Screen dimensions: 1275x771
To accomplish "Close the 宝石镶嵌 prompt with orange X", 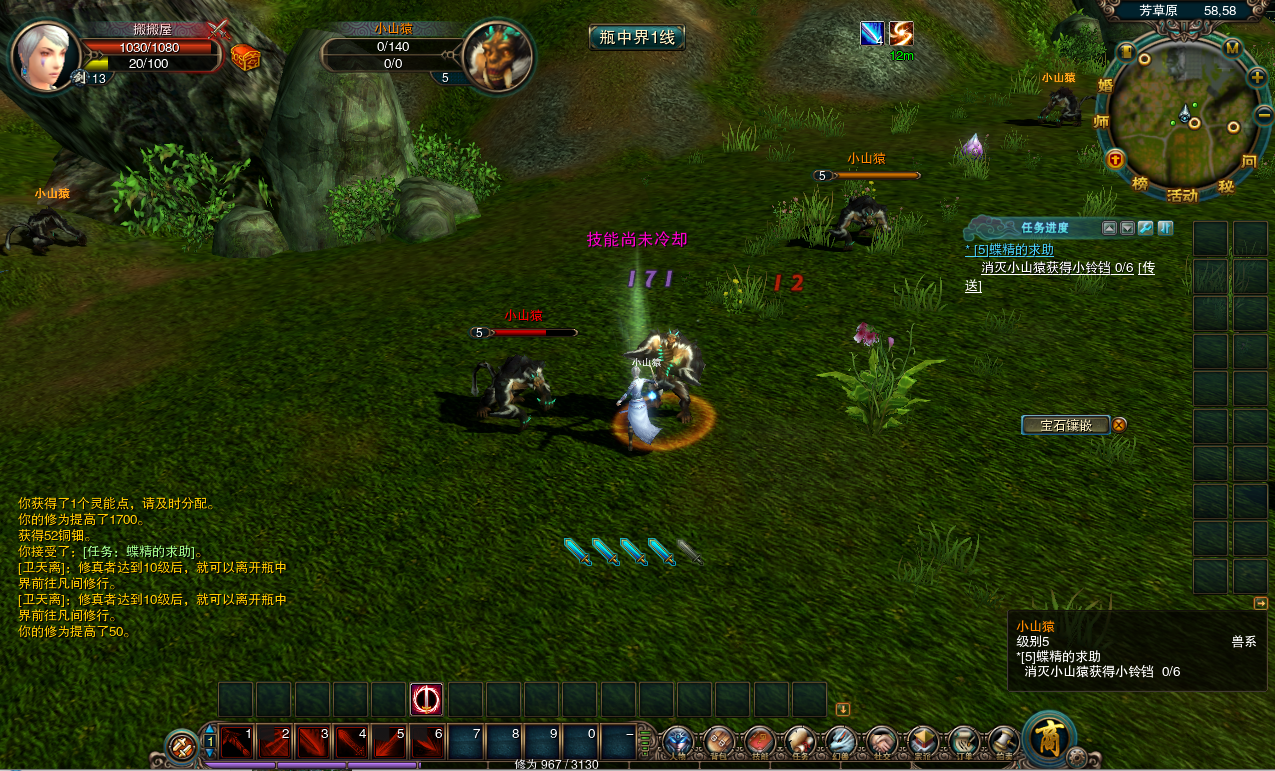I will point(1120,425).
